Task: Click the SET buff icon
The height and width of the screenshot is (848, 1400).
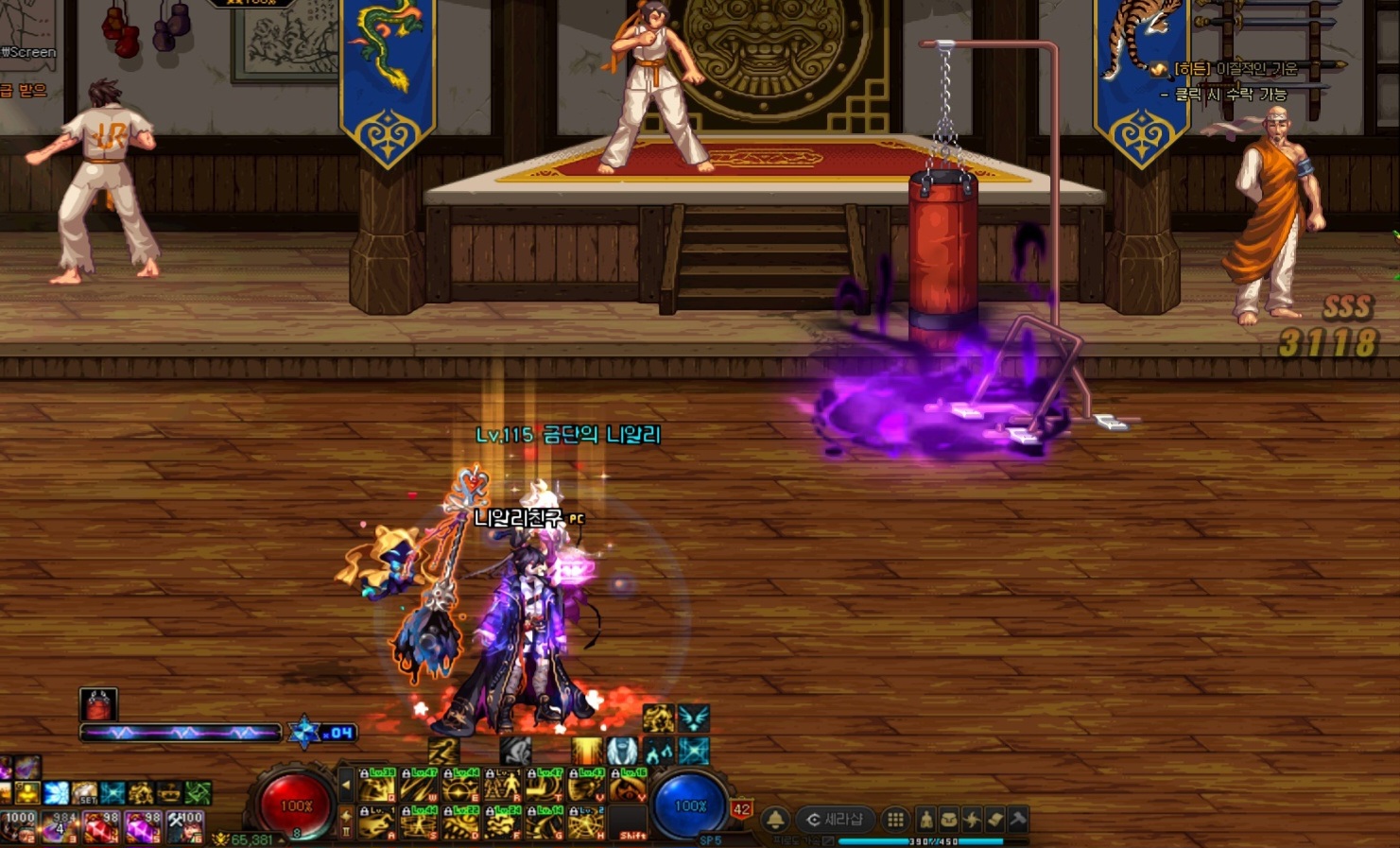Action: click(84, 792)
